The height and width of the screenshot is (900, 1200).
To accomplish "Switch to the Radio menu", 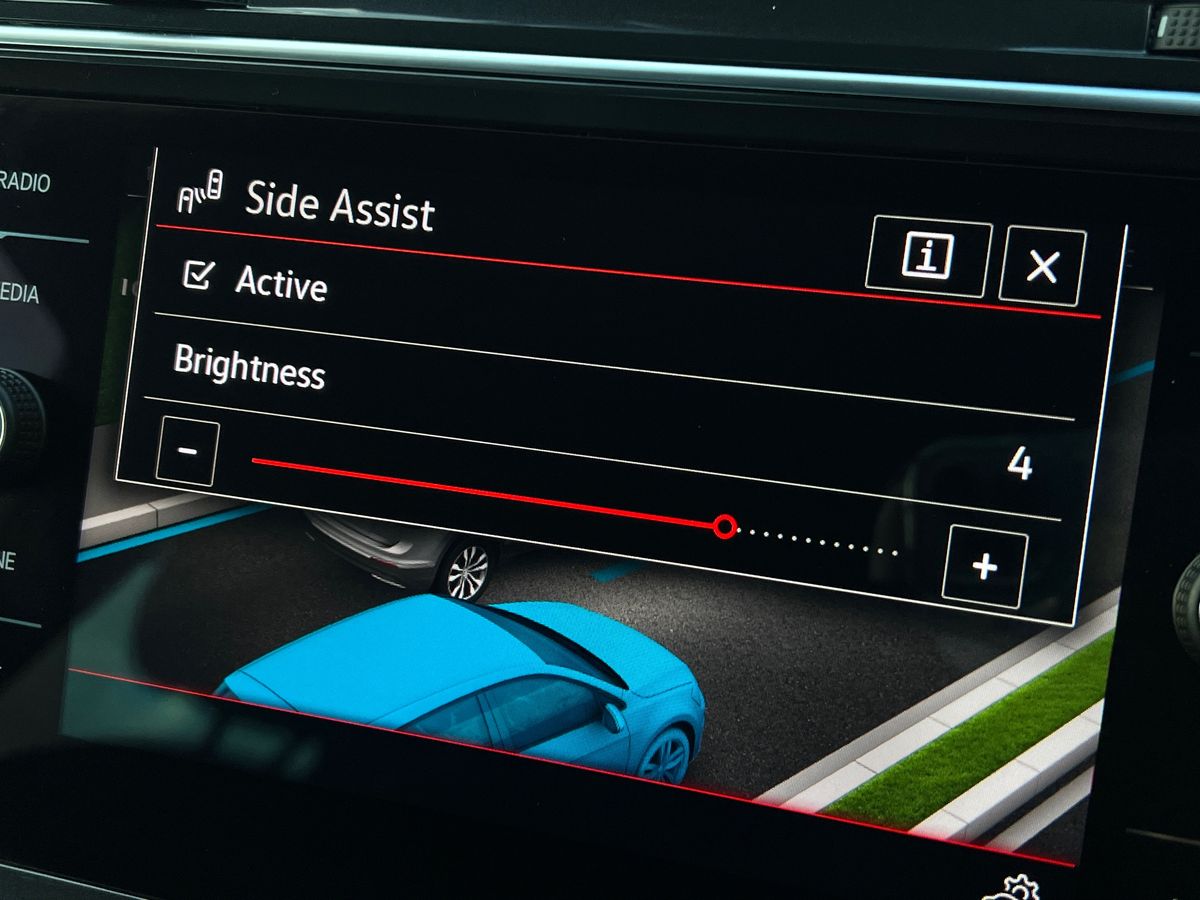I will tap(25, 183).
